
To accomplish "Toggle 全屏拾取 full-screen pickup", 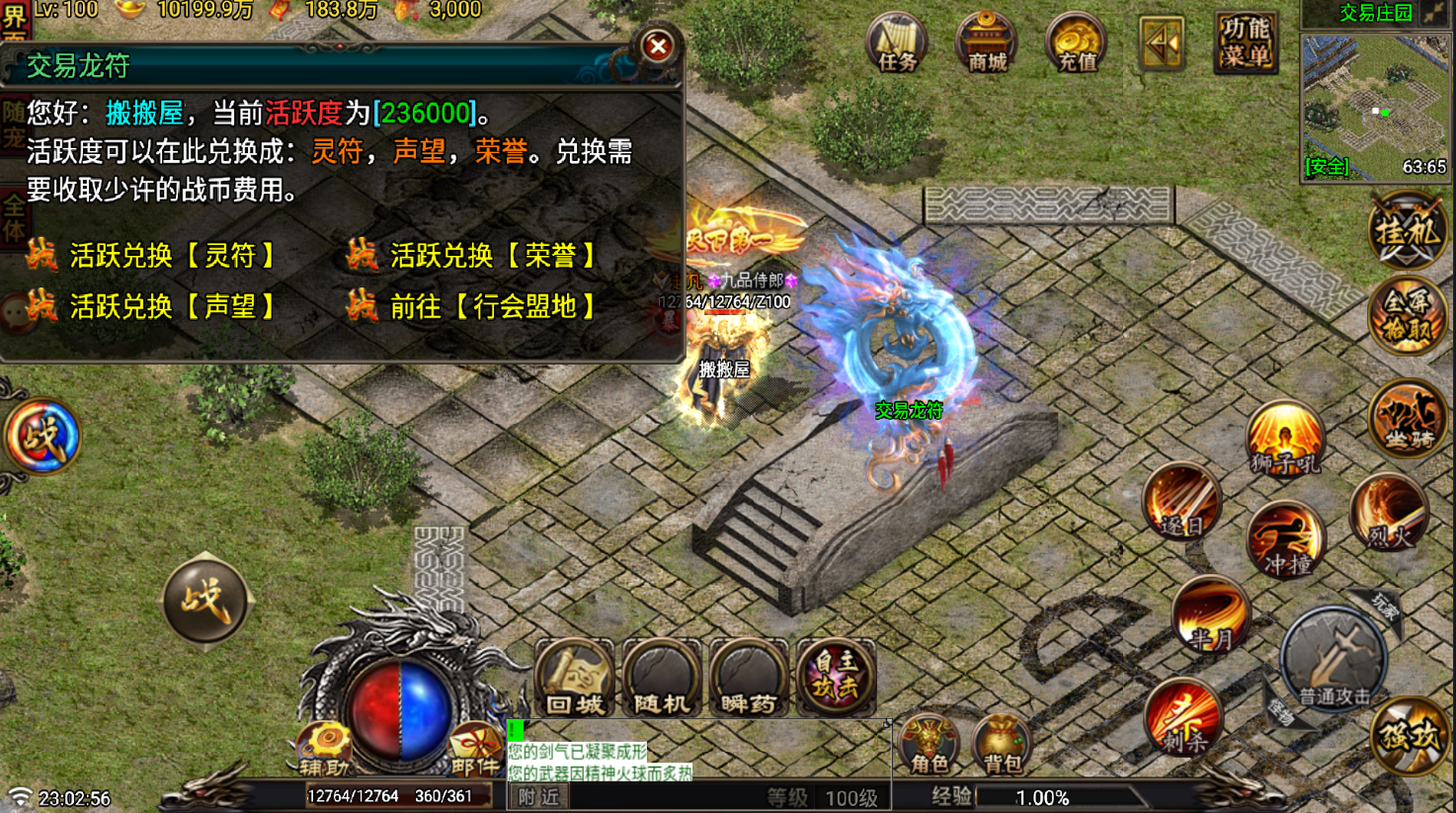I will (x=1407, y=316).
